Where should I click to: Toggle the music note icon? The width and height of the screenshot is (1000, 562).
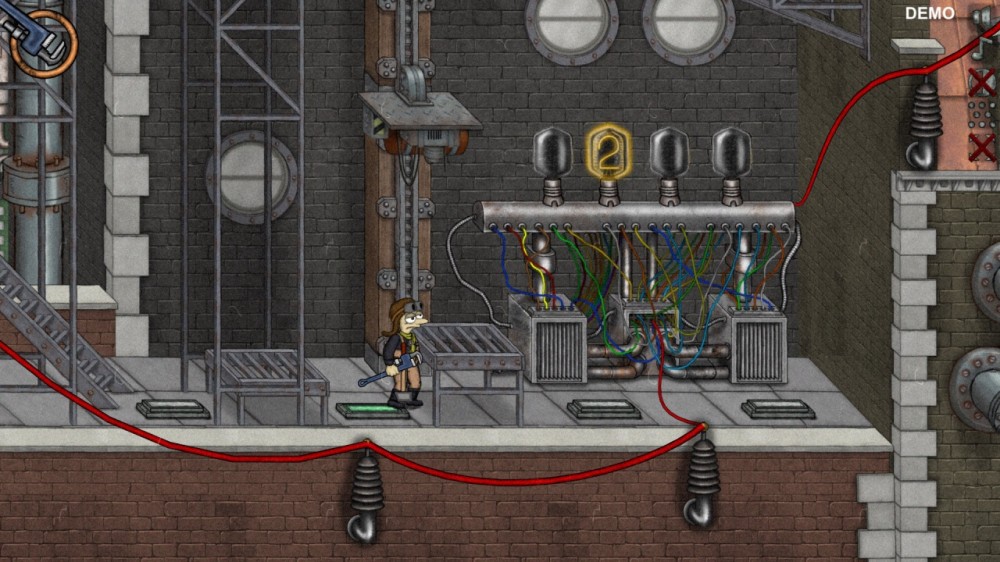[981, 49]
